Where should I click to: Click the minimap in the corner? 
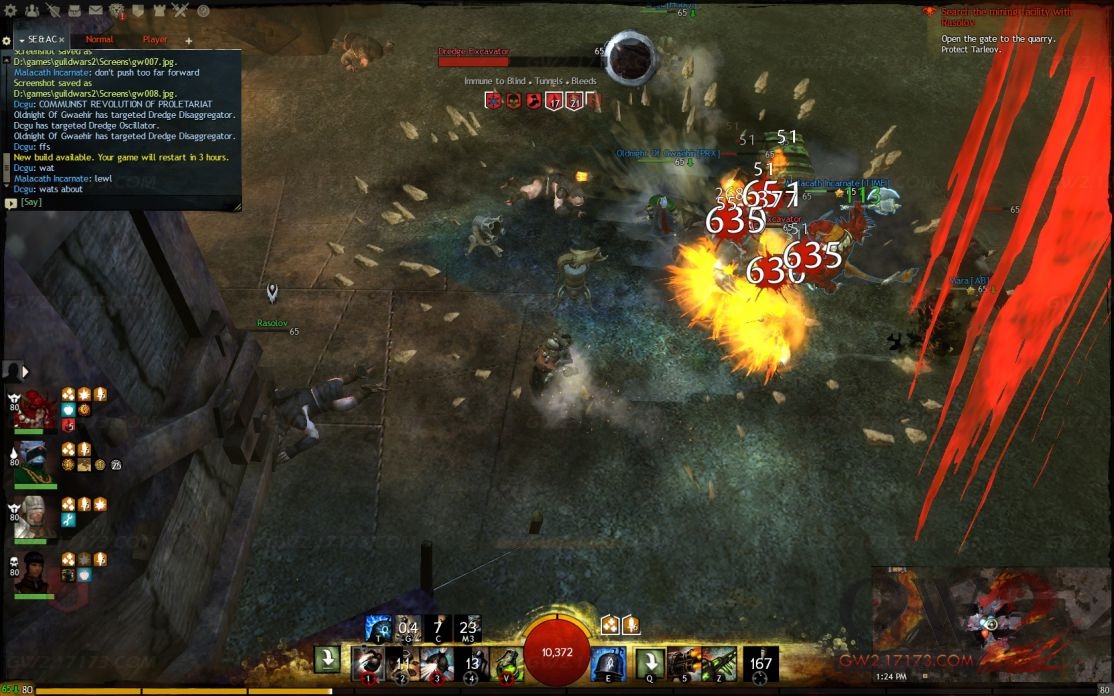(990, 620)
